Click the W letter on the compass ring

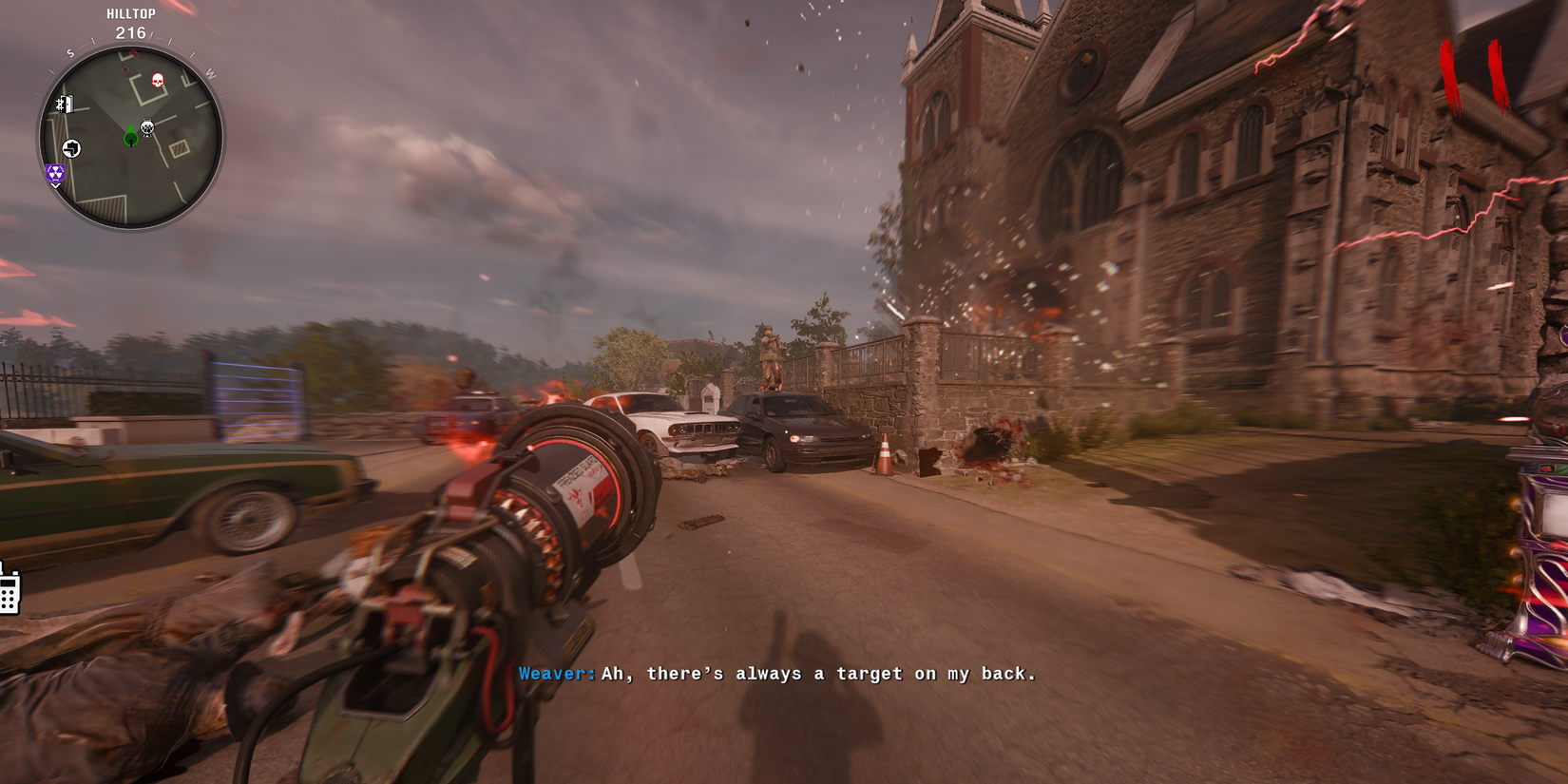pyautogui.click(x=209, y=73)
